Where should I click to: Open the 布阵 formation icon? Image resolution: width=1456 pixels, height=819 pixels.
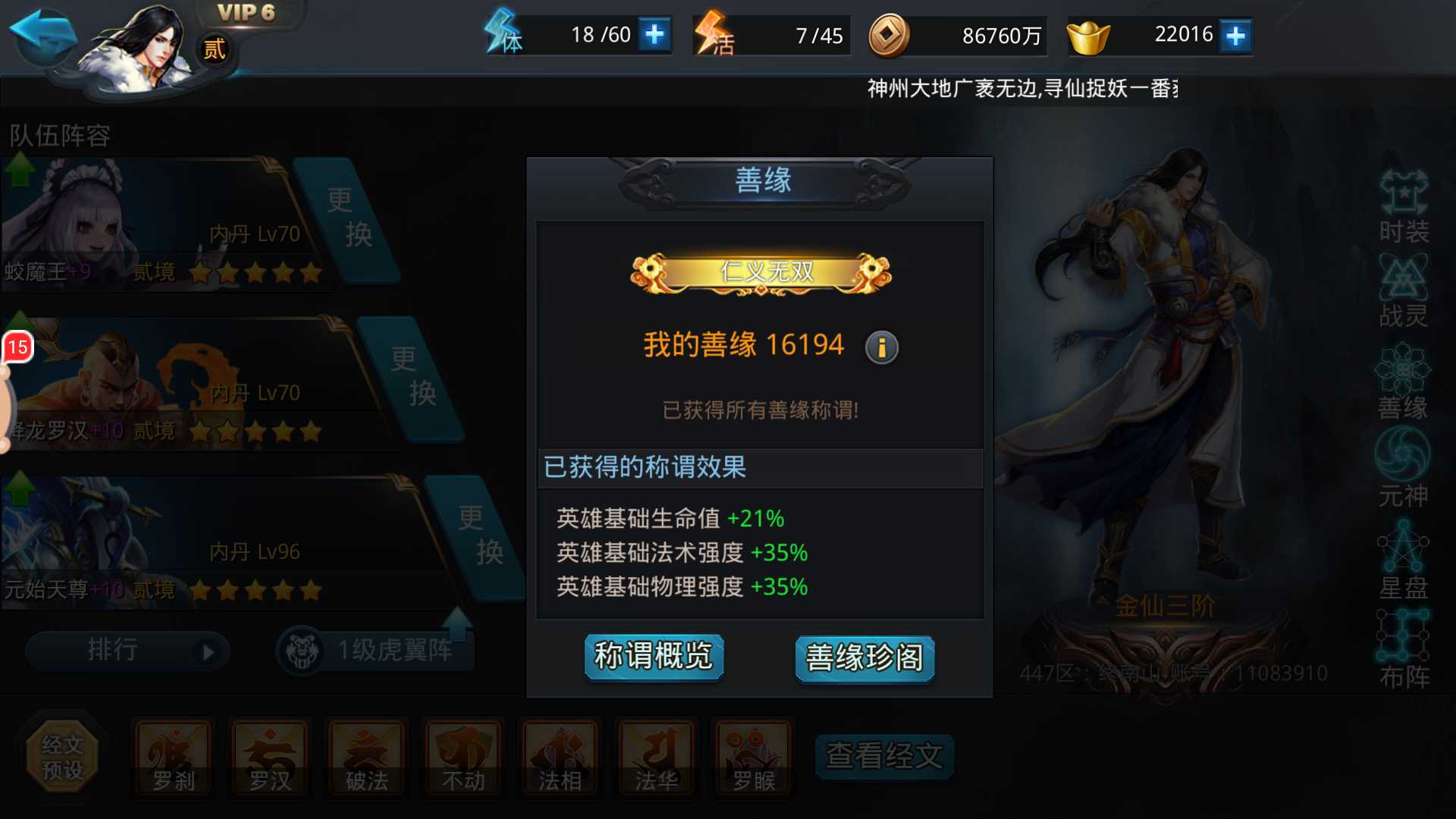pos(1404,648)
